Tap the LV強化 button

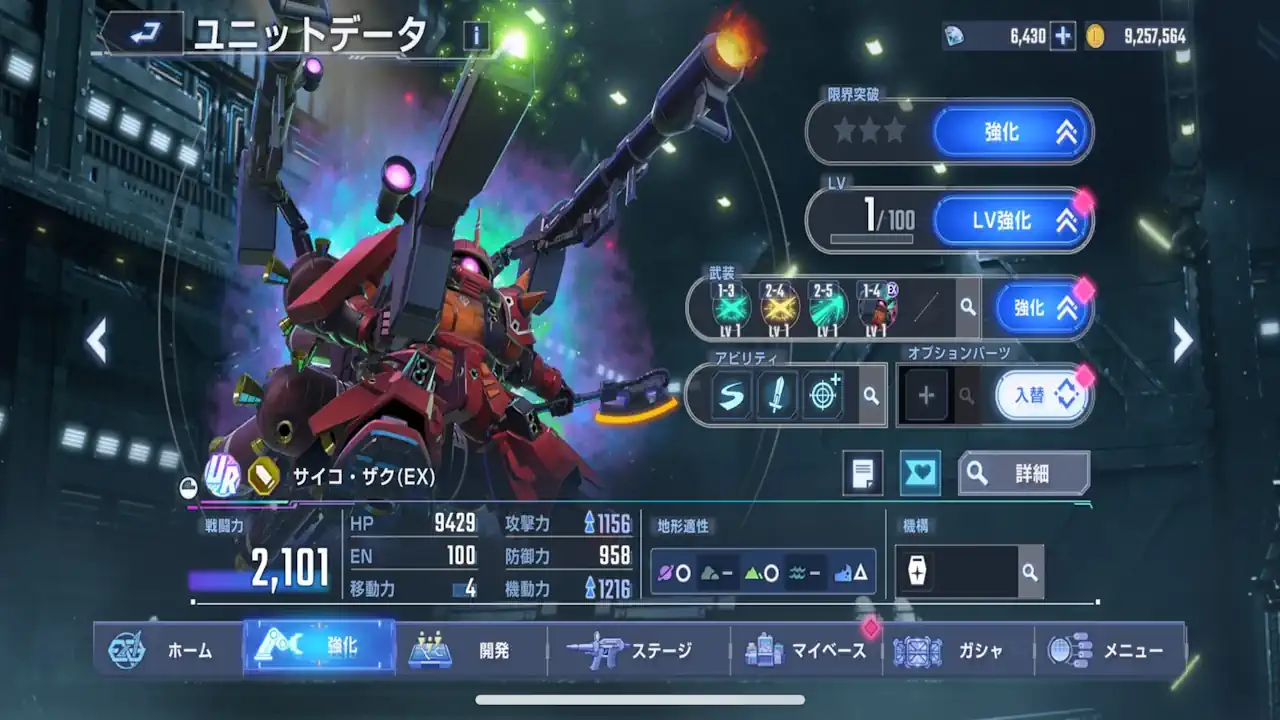[x=1012, y=220]
